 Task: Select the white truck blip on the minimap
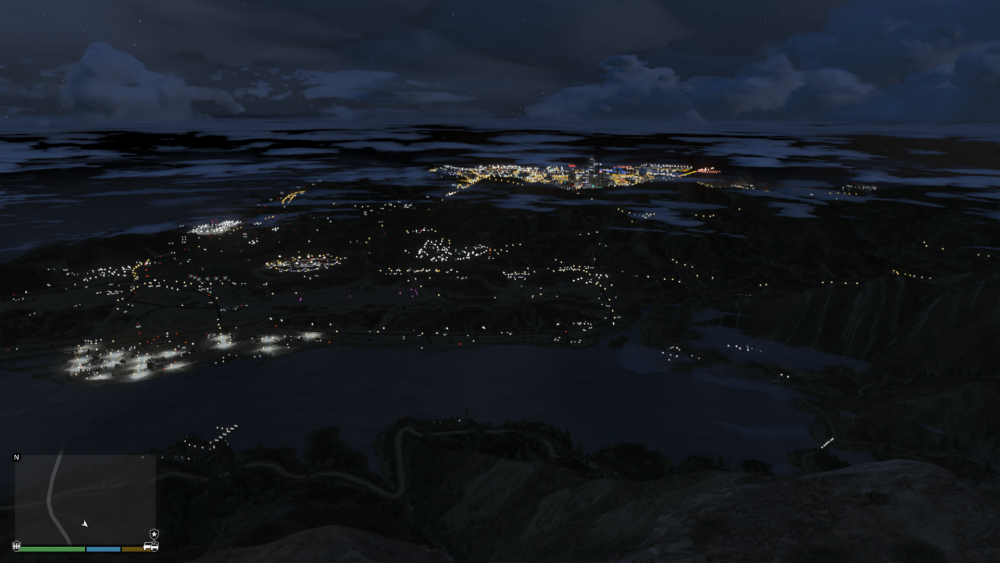pyautogui.click(x=151, y=547)
